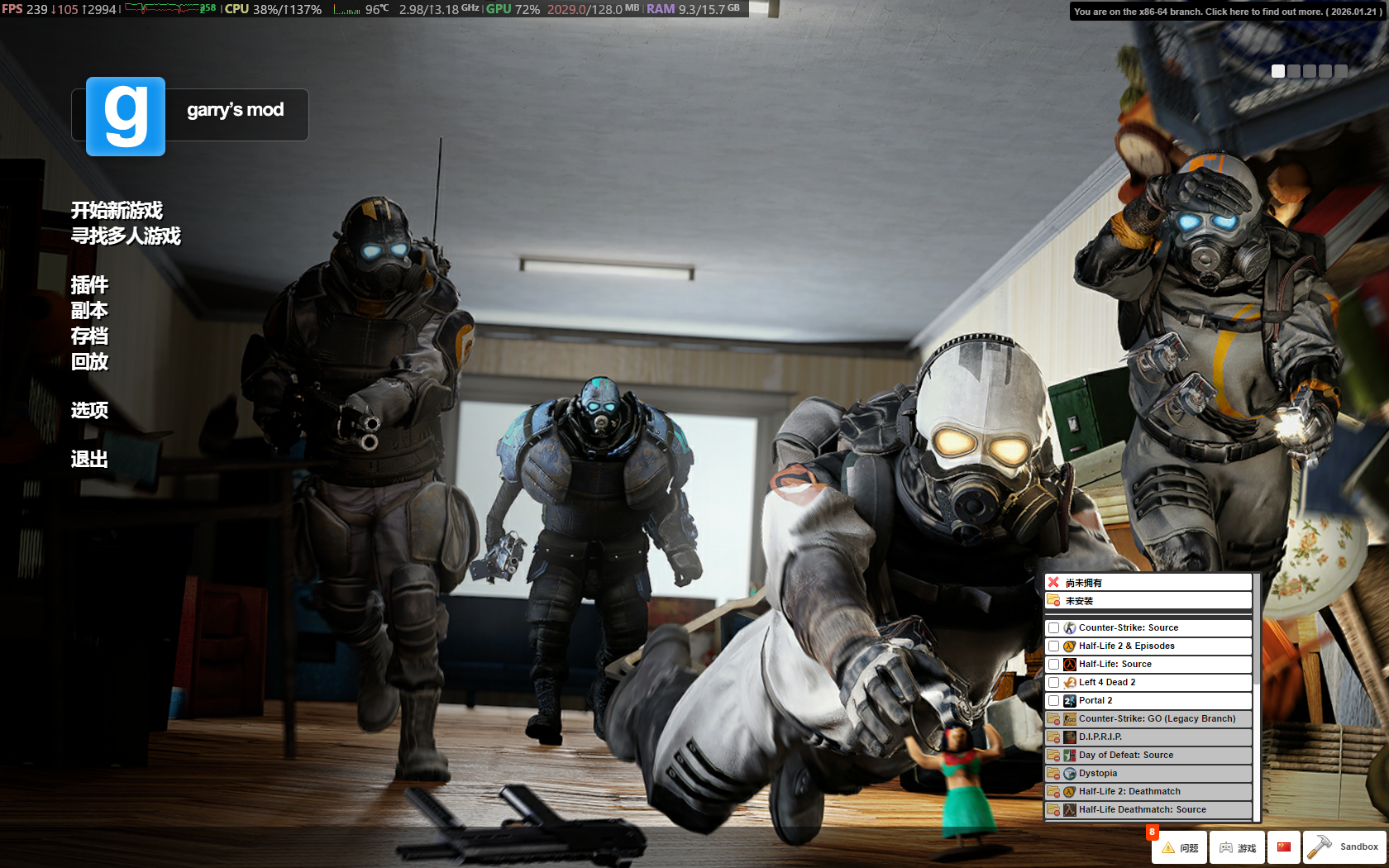Start a new game with 开始新游戏
1389x868 pixels.
click(117, 211)
